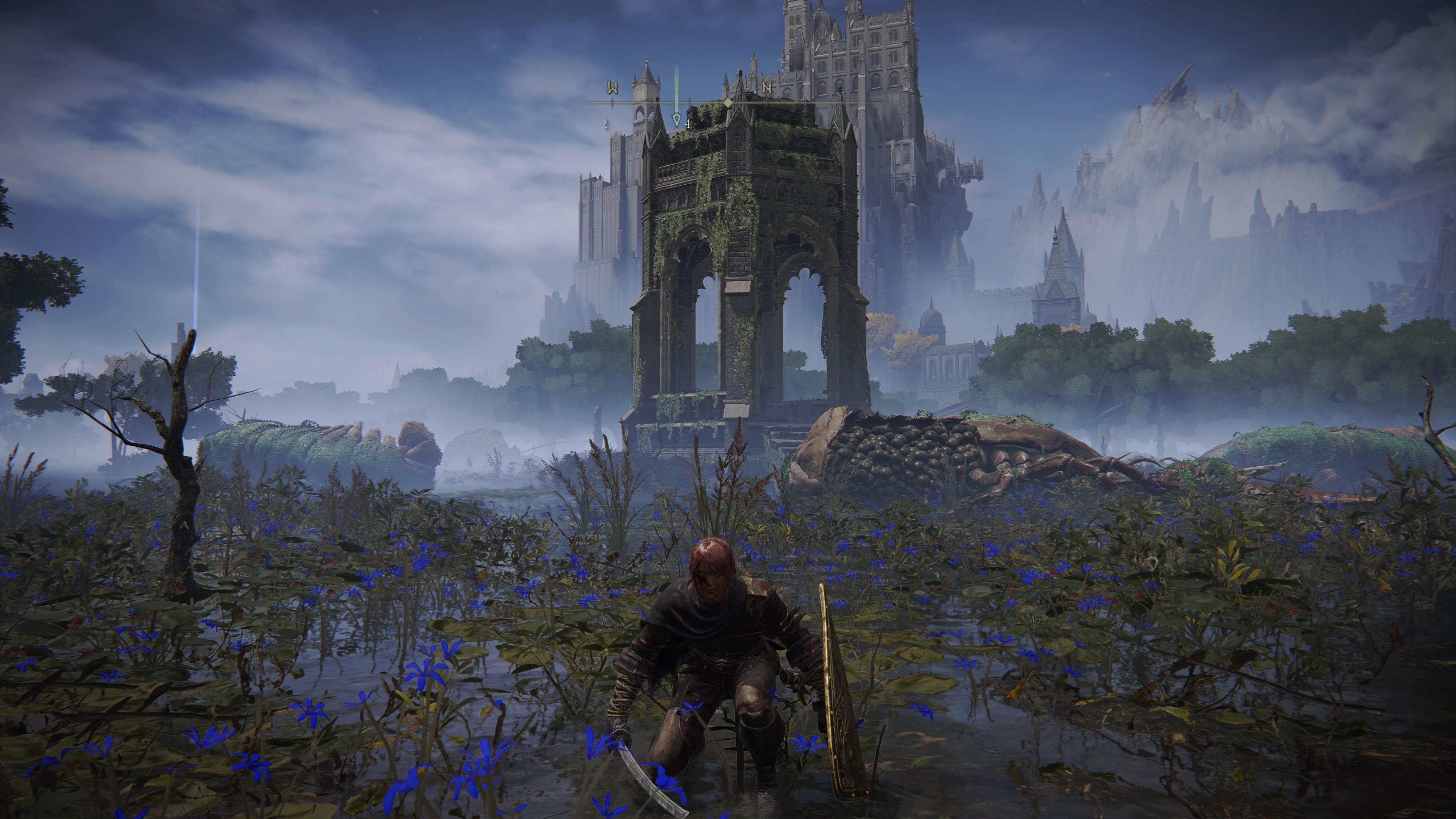Select the W direction letter on the compass

(x=613, y=88)
